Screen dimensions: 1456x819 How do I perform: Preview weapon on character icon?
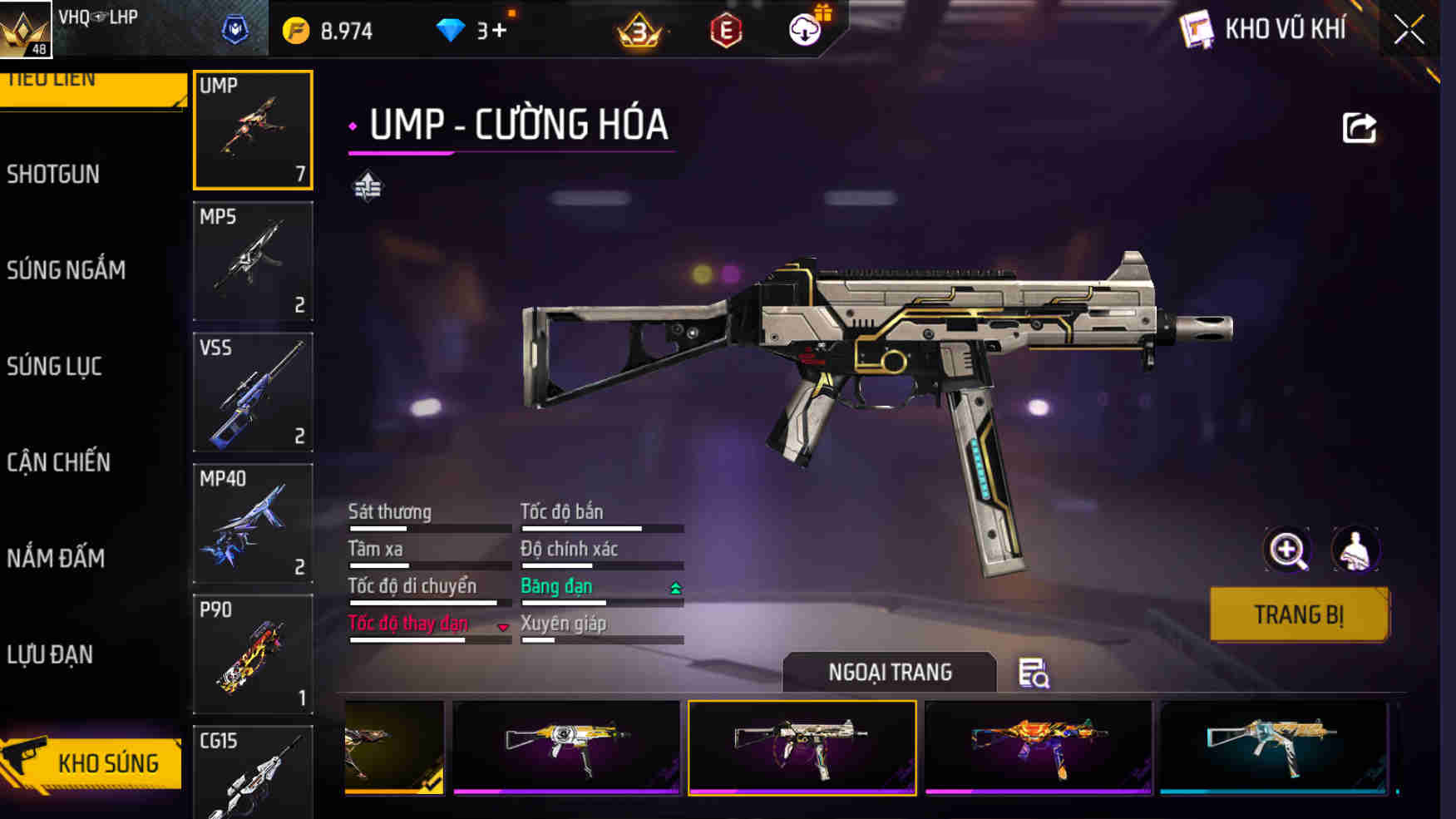click(1355, 550)
